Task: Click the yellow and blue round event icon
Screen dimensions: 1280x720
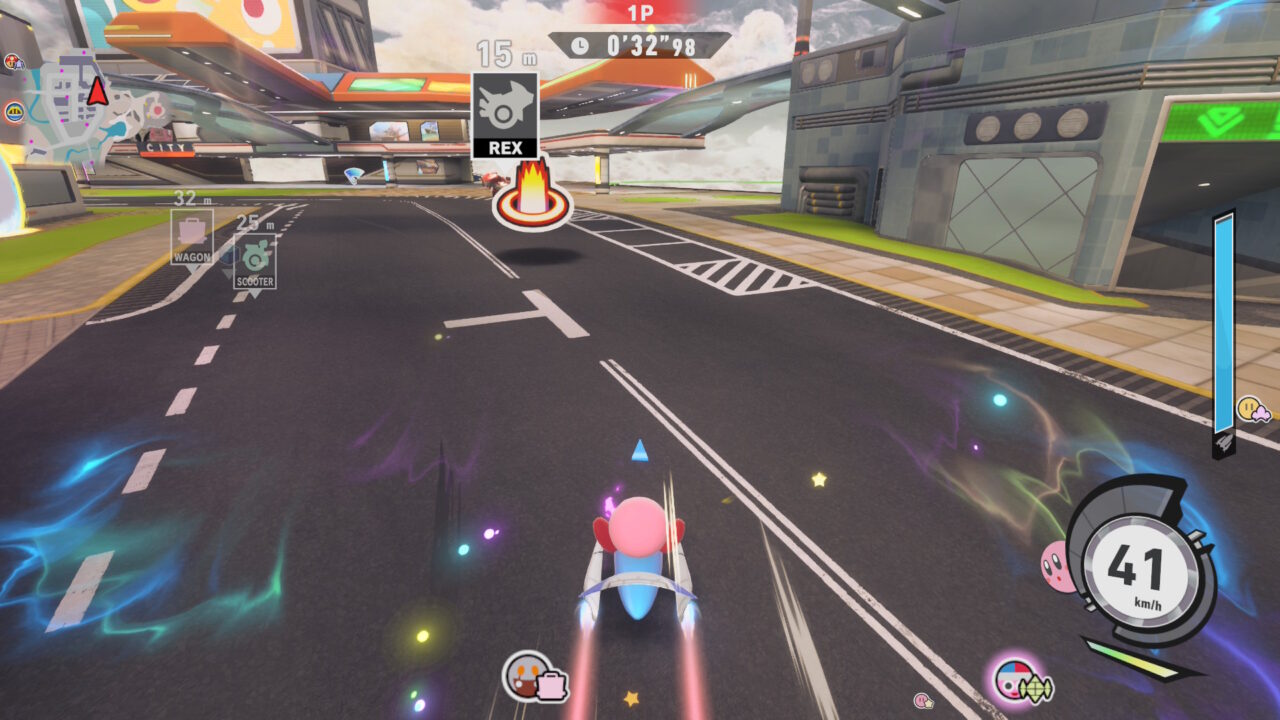Action: 13,112
